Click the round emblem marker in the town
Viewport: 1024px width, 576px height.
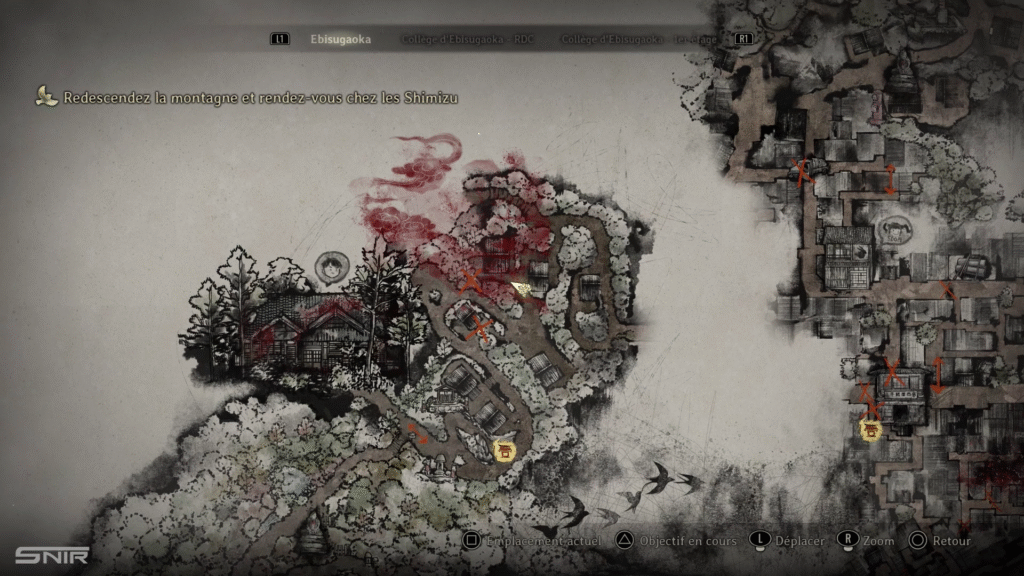coord(893,231)
